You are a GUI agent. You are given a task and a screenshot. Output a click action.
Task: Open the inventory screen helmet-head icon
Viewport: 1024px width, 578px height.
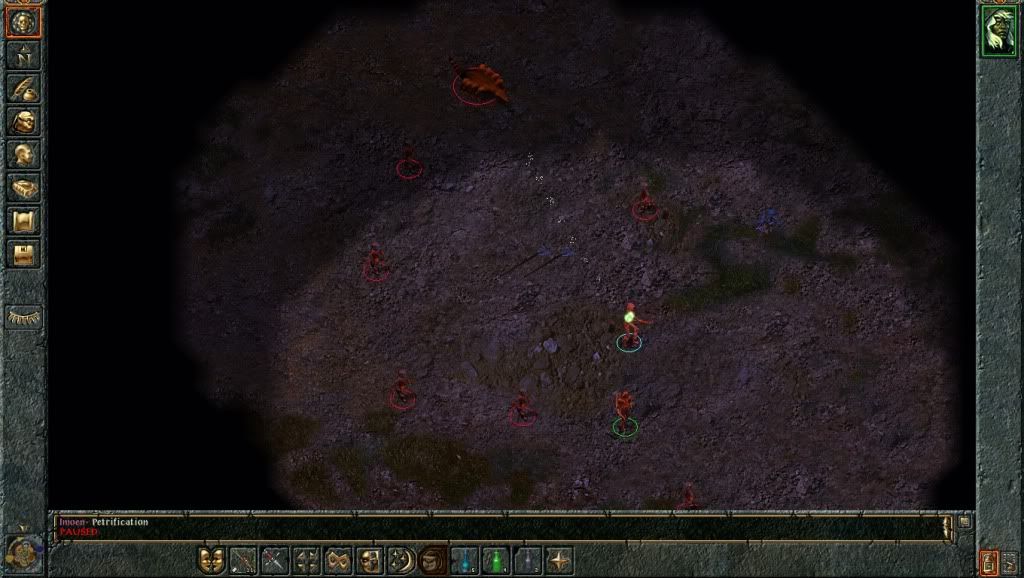point(23,121)
